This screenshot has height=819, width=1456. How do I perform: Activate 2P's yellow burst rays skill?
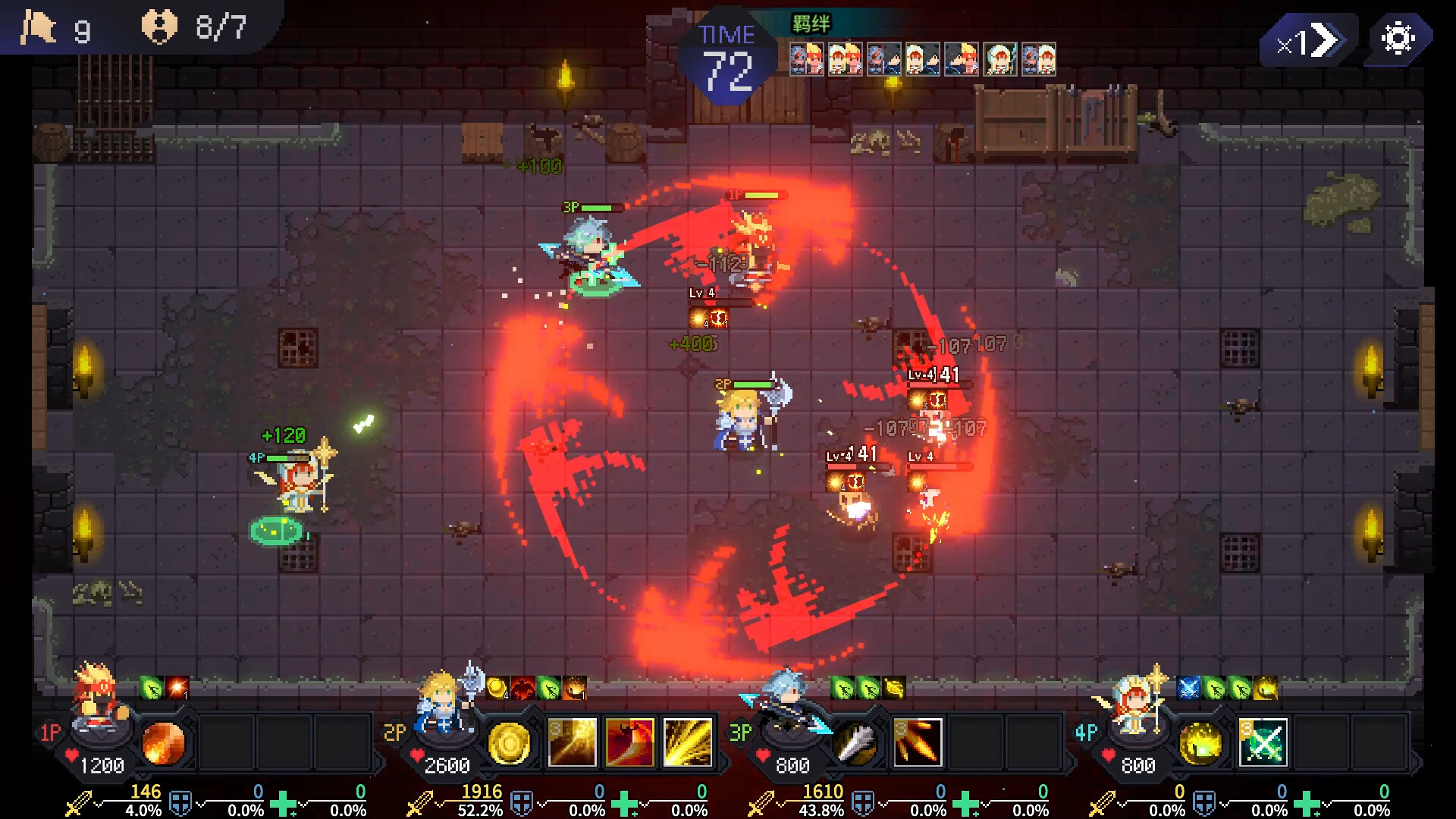[x=688, y=742]
